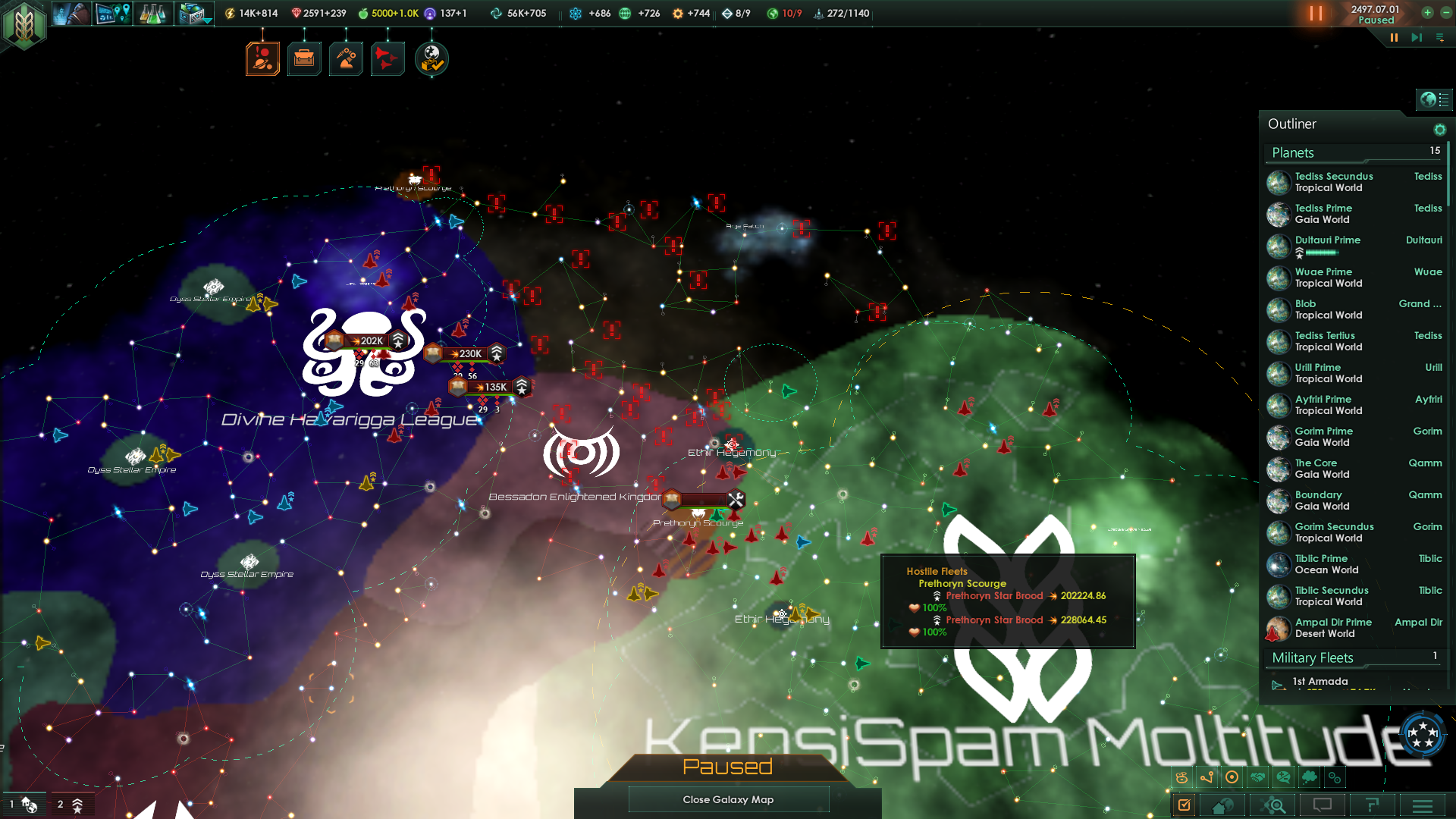Screen dimensions: 1456x819
Task: Open the Research screen with the flask icons
Action: click(153, 13)
